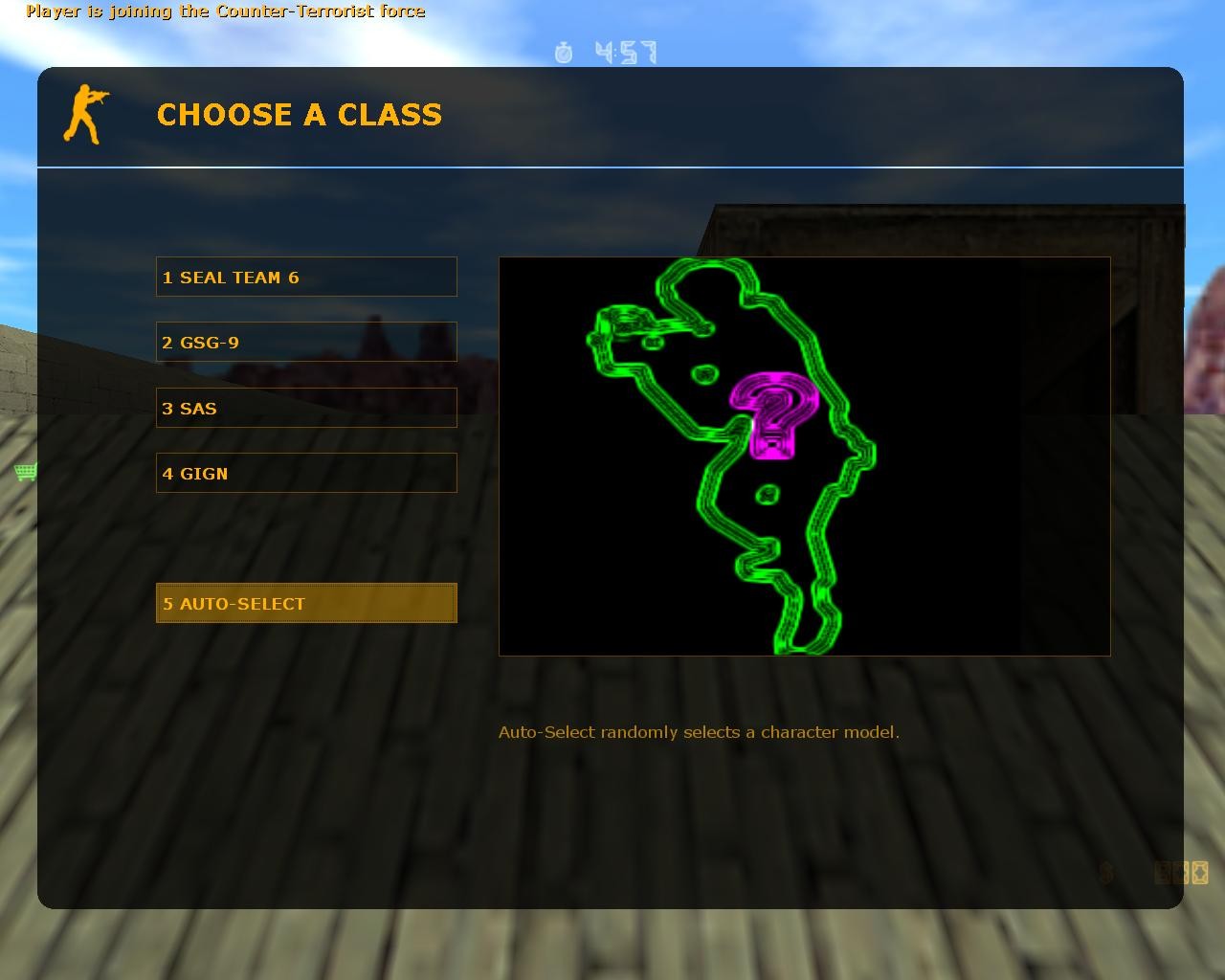Click the stopwatch icon beside the round timer
Screen dimensions: 1225x980
pos(565,54)
